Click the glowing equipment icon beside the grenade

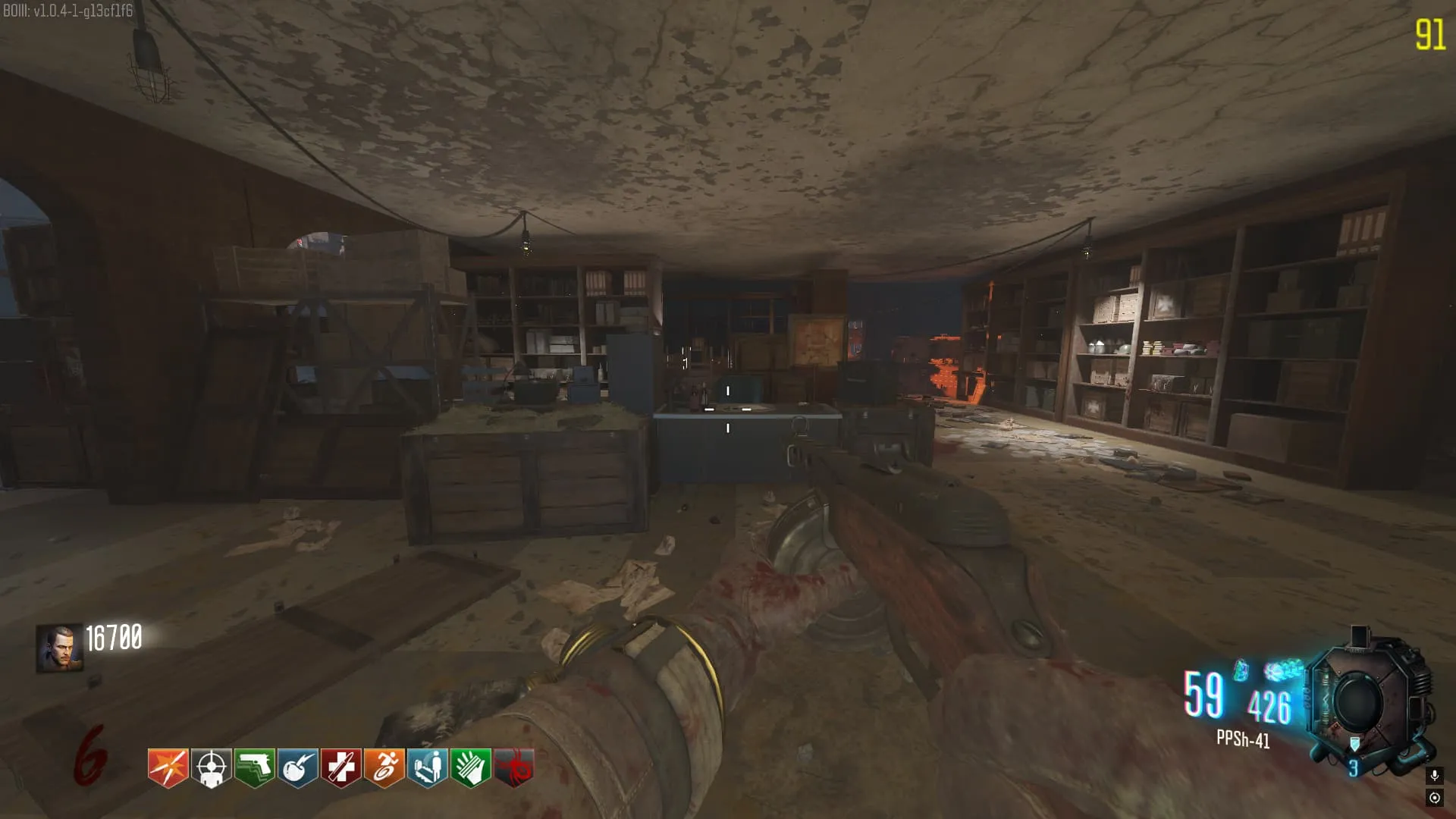coord(1283,670)
